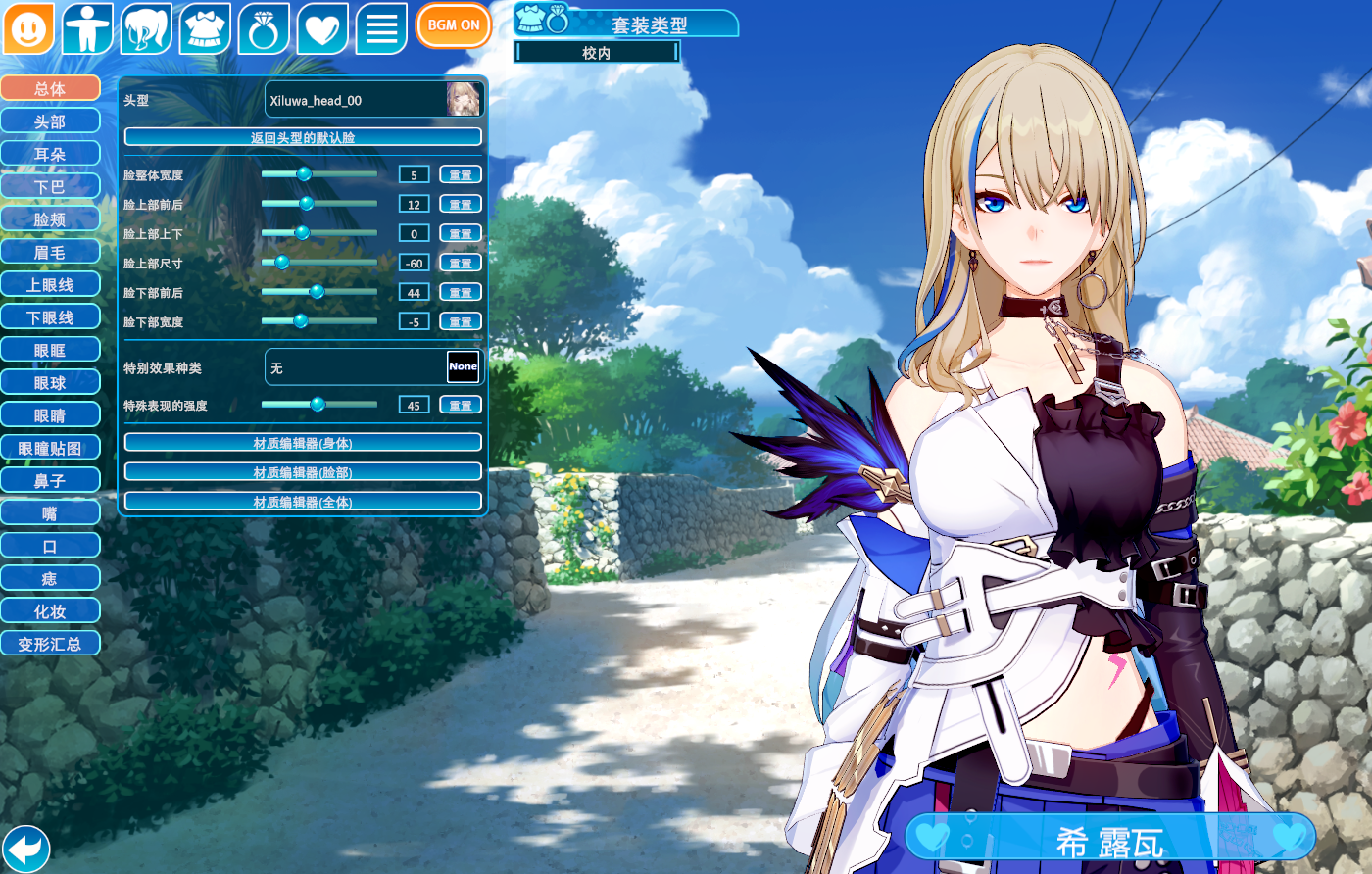This screenshot has height=874, width=1372.
Task: Toggle the BGM ON button
Action: click(x=453, y=25)
